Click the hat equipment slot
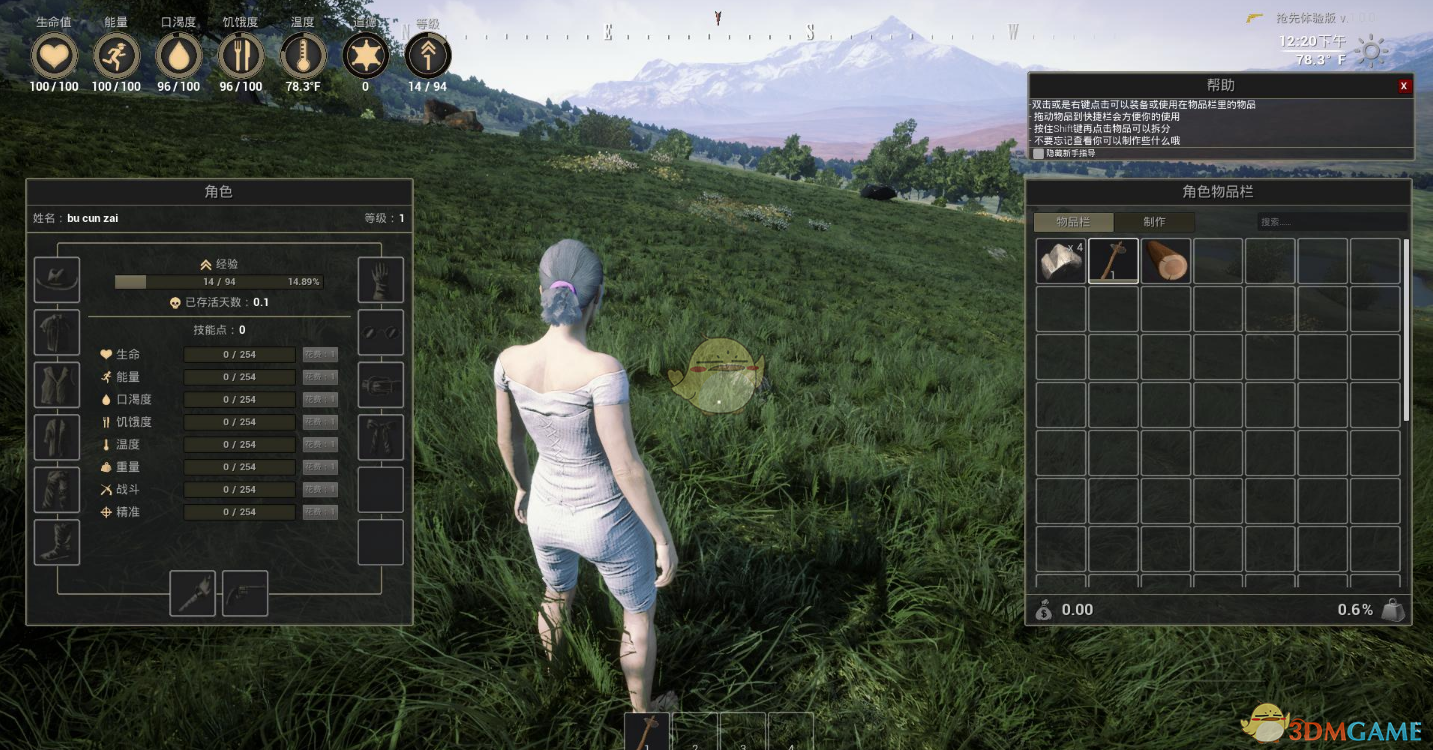The image size is (1433, 750). coord(57,280)
